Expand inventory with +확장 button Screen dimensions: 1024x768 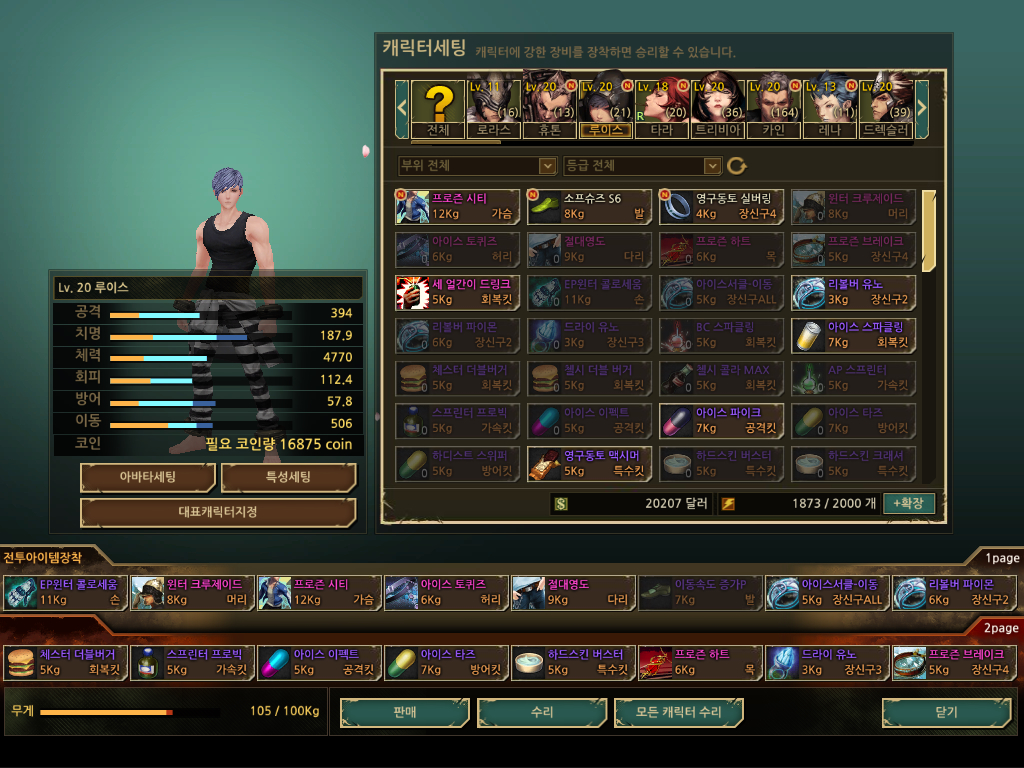pyautogui.click(x=909, y=503)
